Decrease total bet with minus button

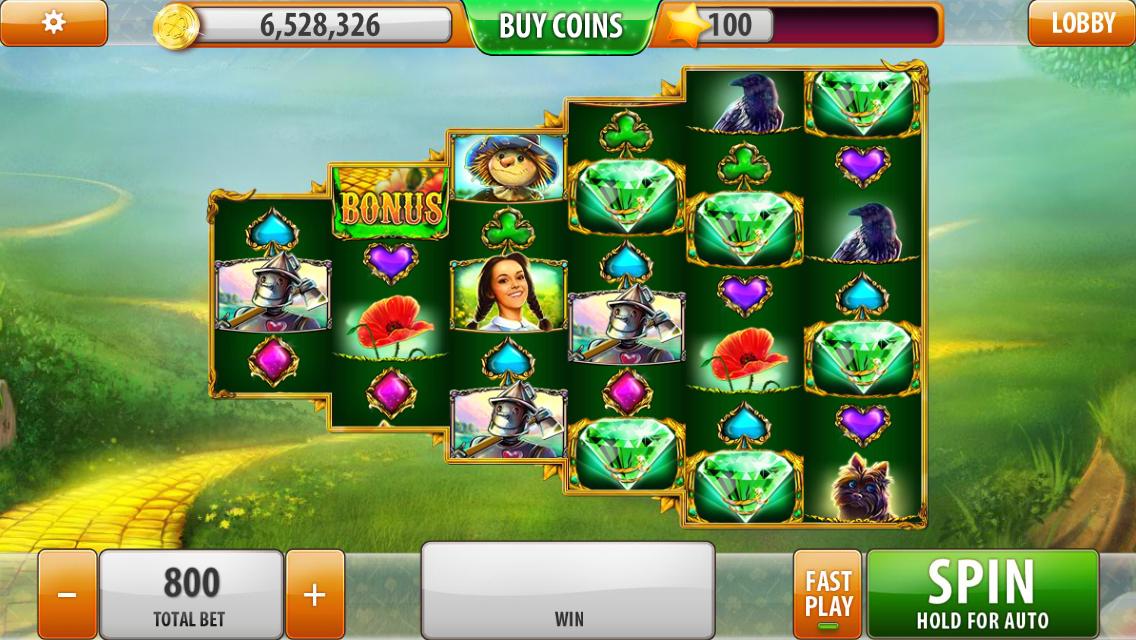pos(67,595)
